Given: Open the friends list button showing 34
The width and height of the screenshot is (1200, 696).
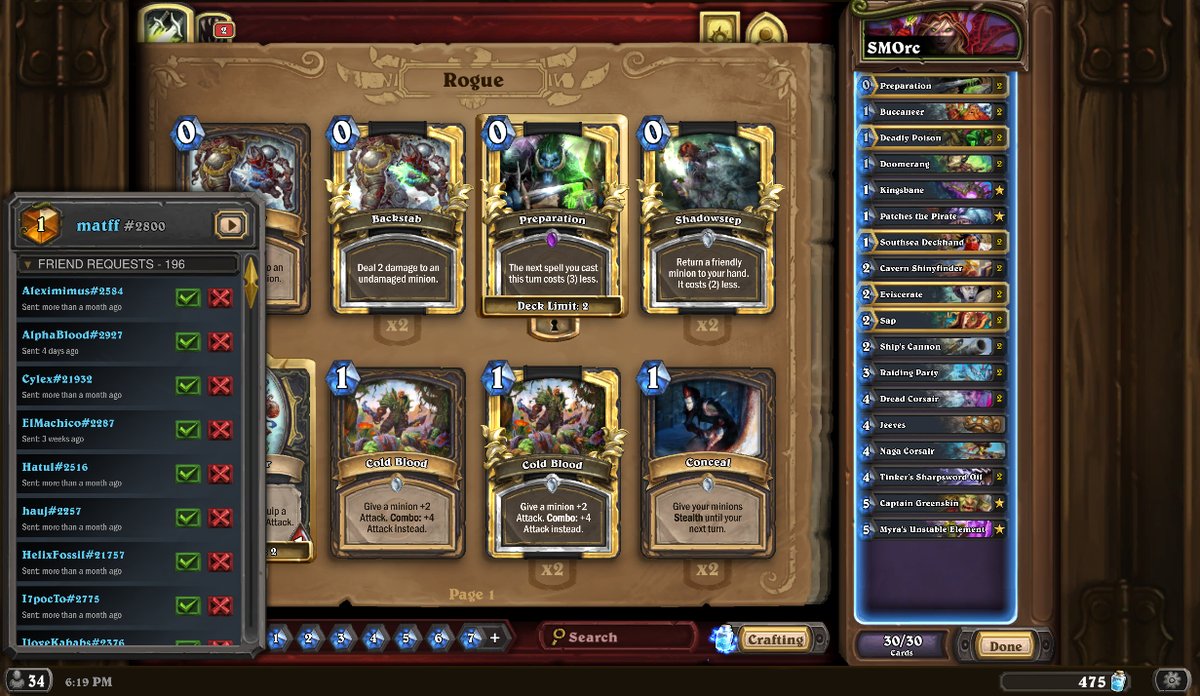Looking at the screenshot, I should click(x=27, y=681).
